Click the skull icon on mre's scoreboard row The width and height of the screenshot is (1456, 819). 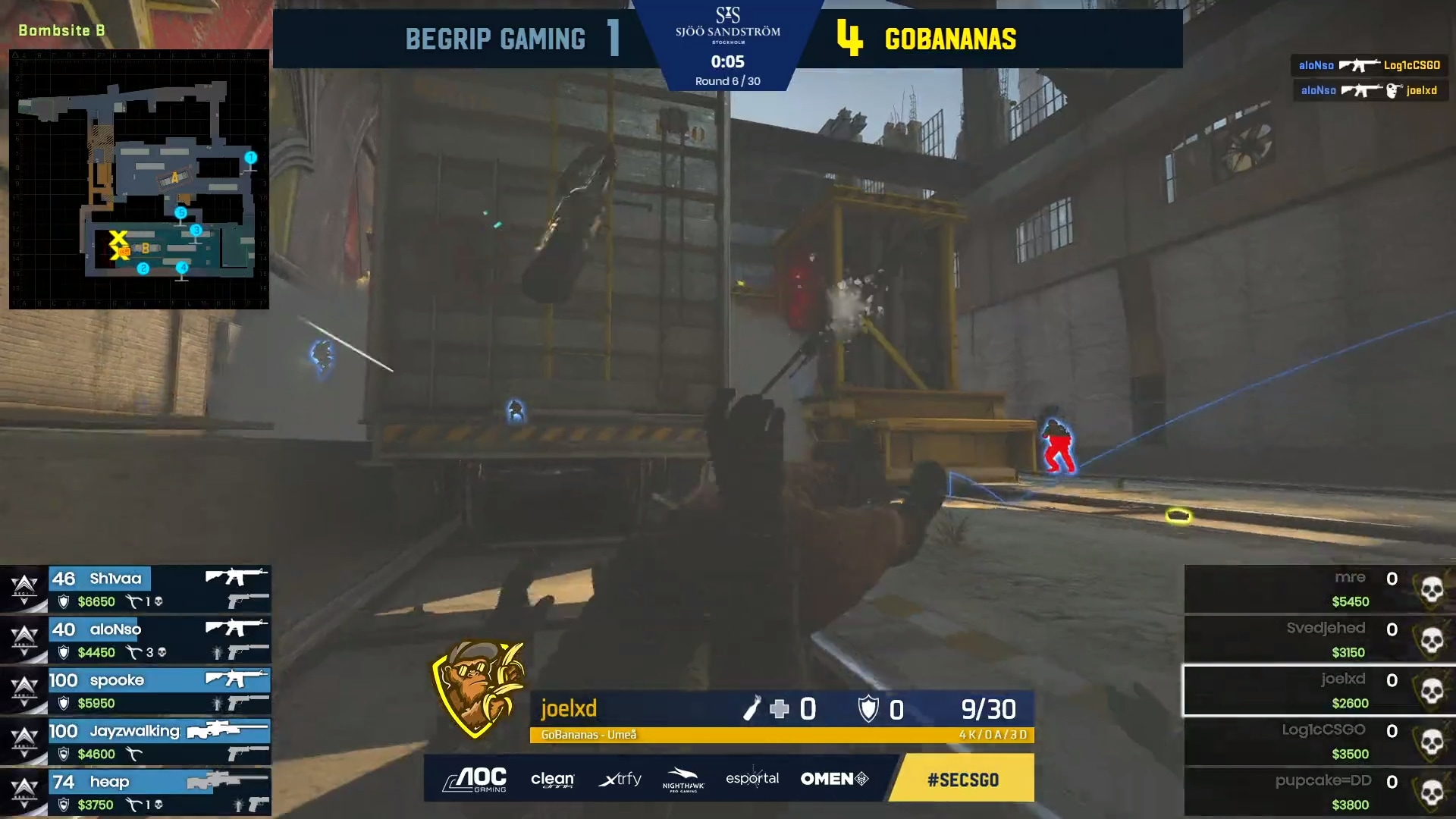tap(1432, 588)
